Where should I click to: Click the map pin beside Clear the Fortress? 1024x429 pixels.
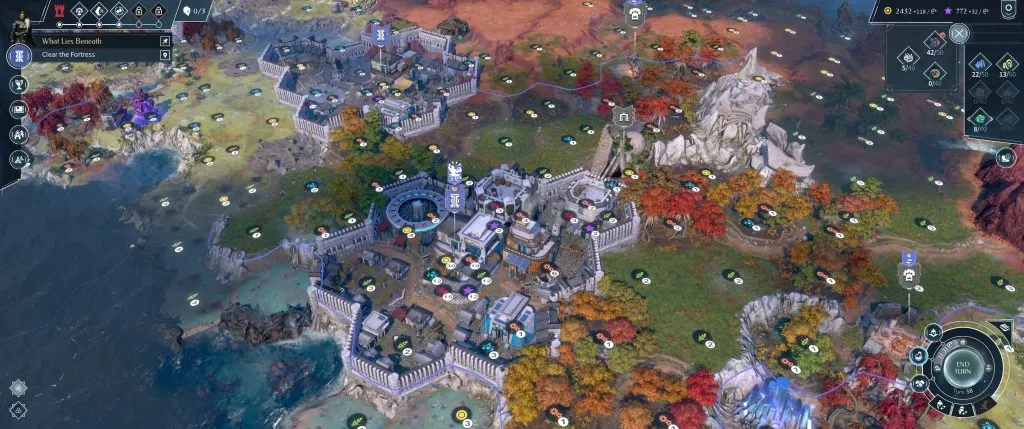(165, 54)
